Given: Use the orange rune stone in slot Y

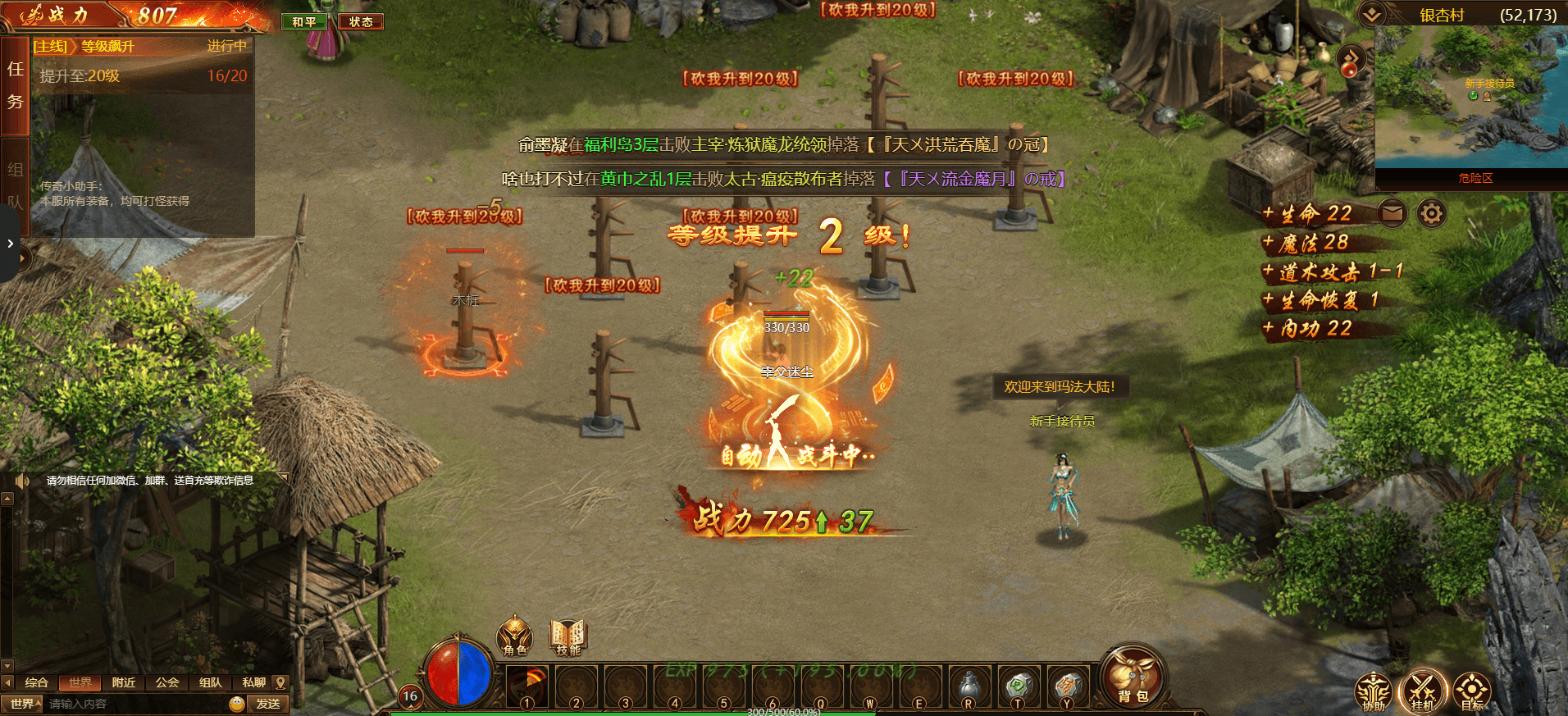Looking at the screenshot, I should point(1066,686).
